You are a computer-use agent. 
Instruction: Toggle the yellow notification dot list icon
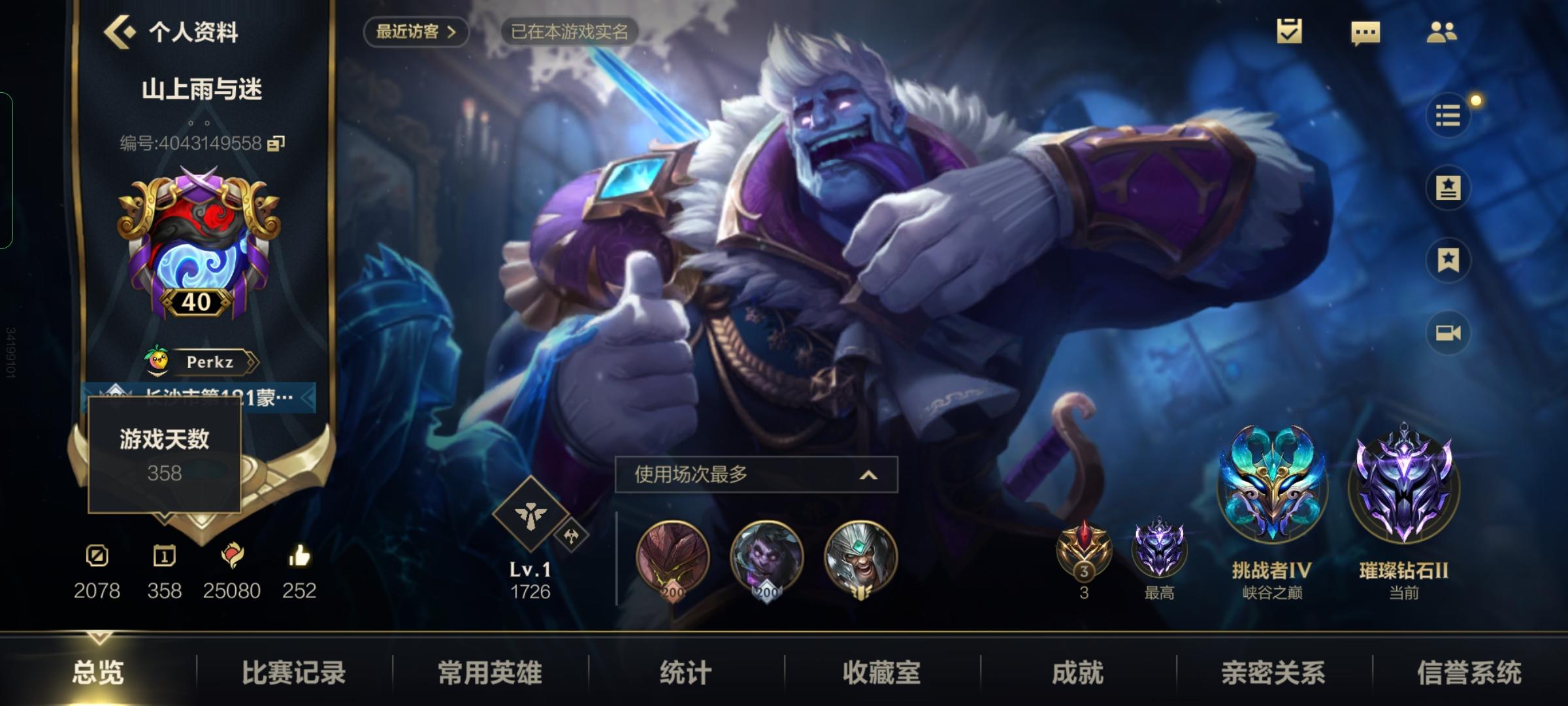pos(1449,115)
